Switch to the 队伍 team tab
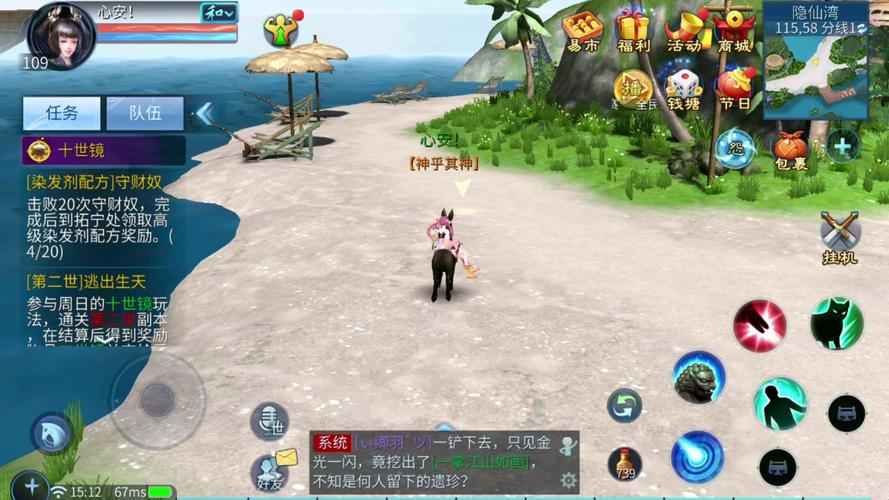The width and height of the screenshot is (889, 500). pos(145,113)
